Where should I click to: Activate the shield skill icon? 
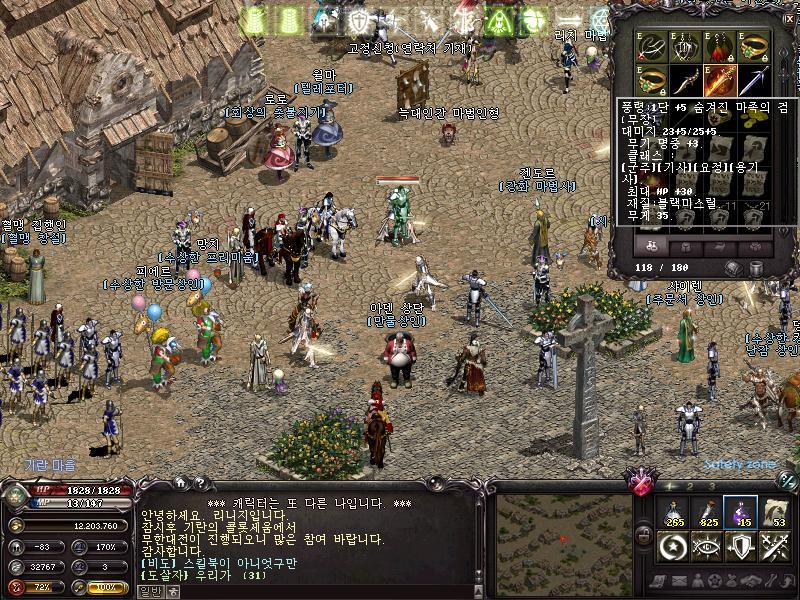click(741, 546)
